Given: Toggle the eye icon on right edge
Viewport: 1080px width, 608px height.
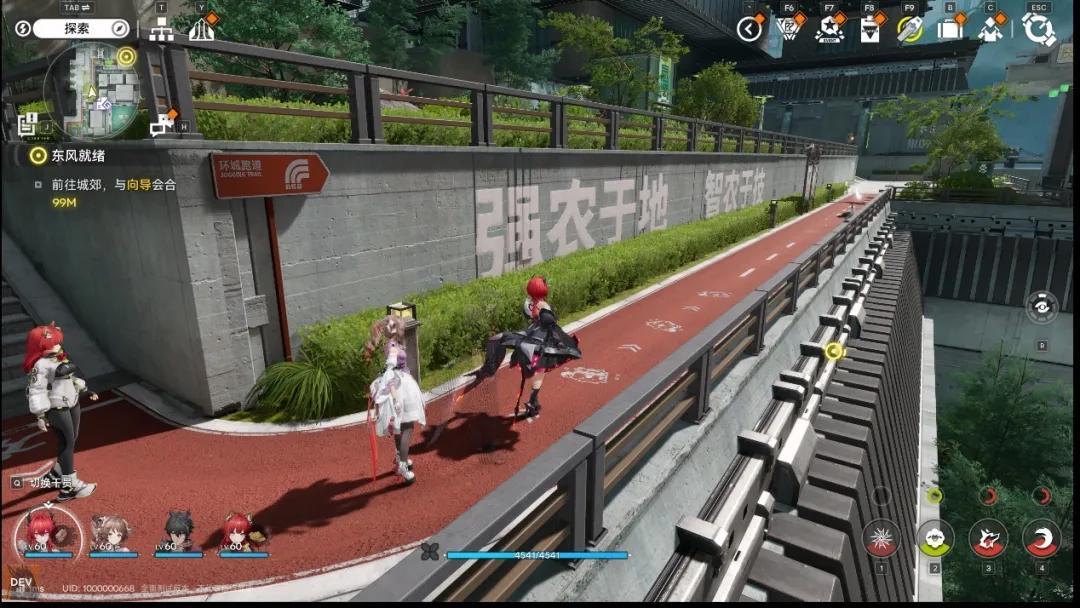Looking at the screenshot, I should coord(1042,307).
